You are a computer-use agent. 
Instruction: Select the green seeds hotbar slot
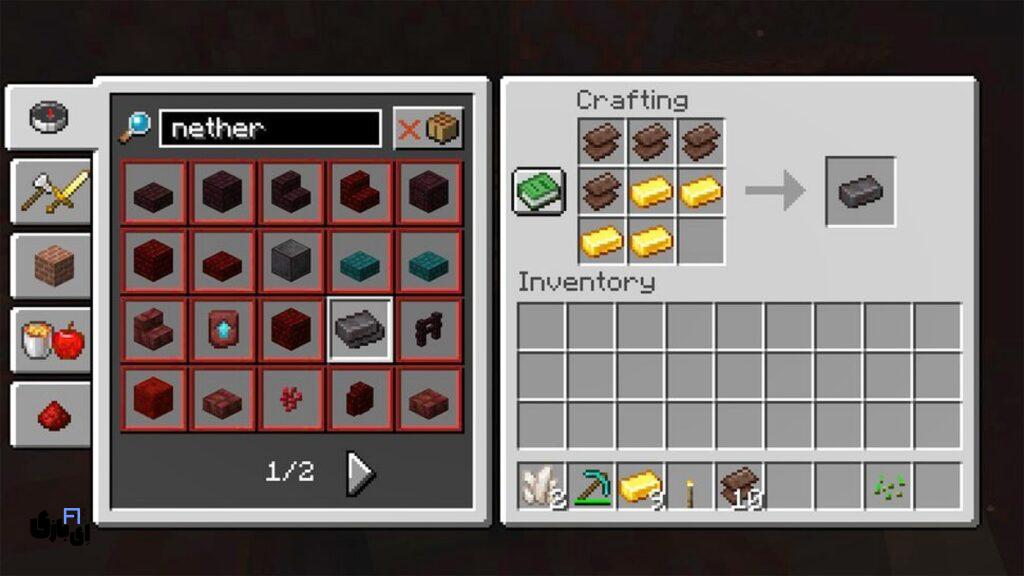888,487
